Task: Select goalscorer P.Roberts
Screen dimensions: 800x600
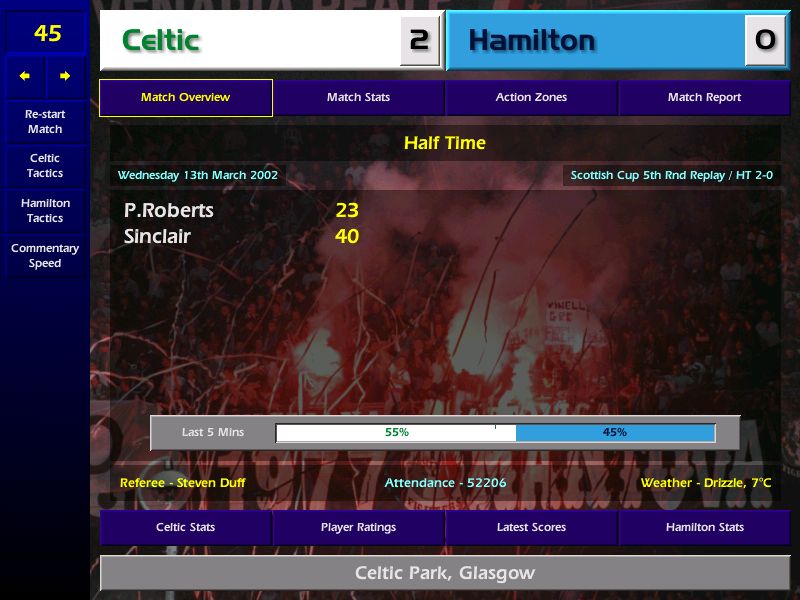Action: [169, 210]
